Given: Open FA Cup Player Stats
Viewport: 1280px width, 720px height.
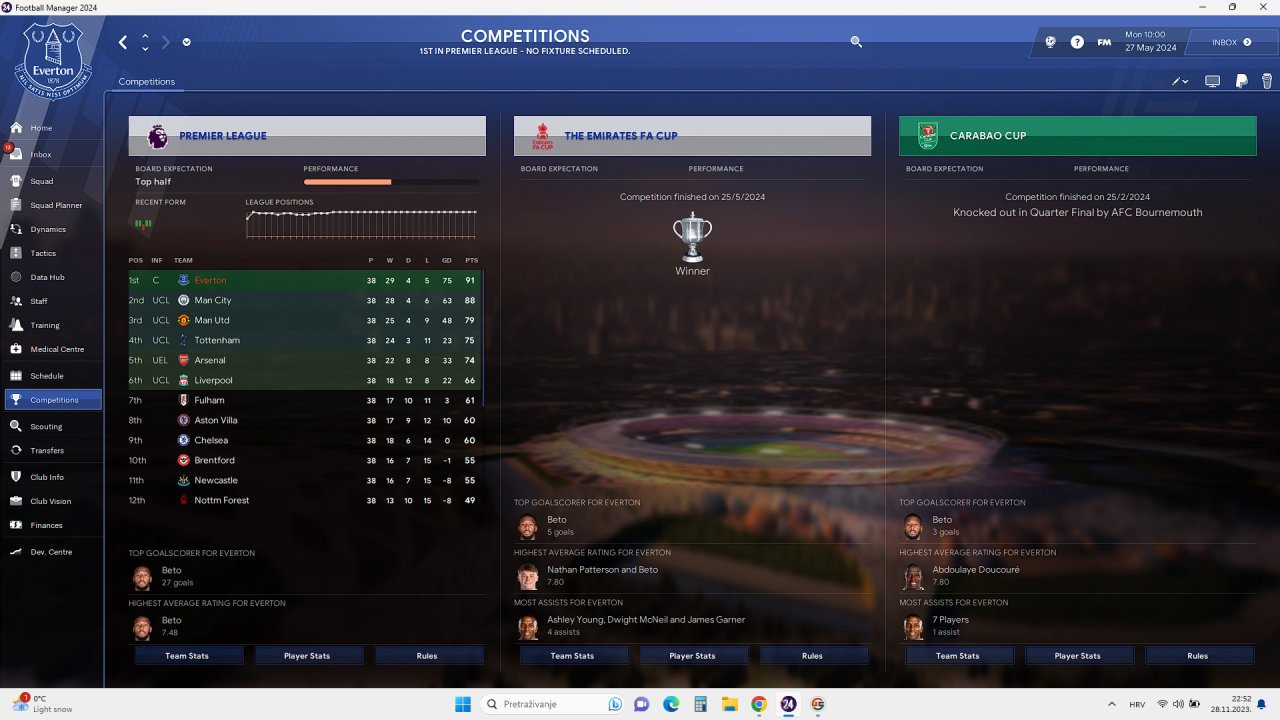Looking at the screenshot, I should point(692,656).
